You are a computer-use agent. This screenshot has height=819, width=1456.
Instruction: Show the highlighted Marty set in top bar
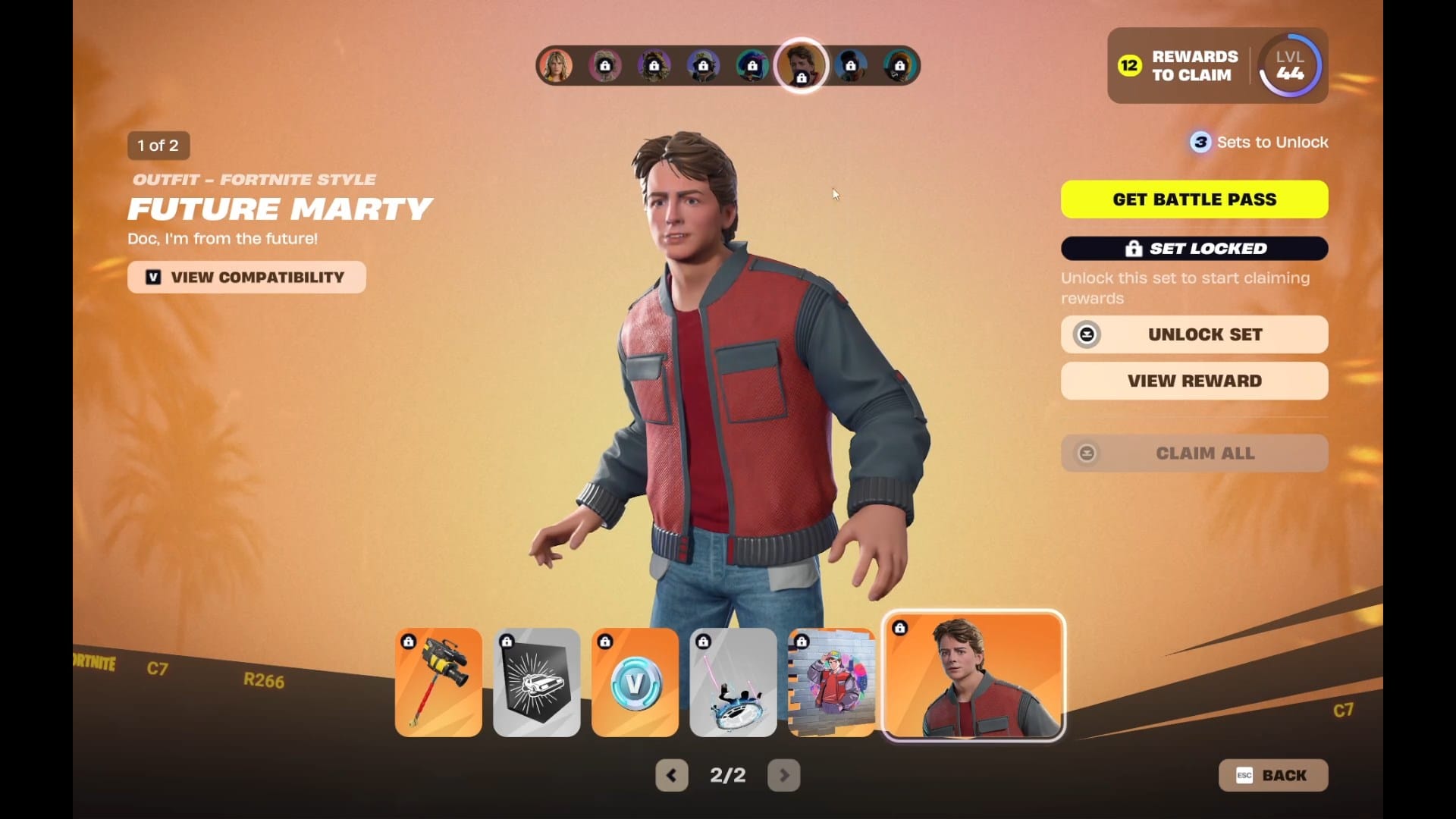tap(801, 65)
